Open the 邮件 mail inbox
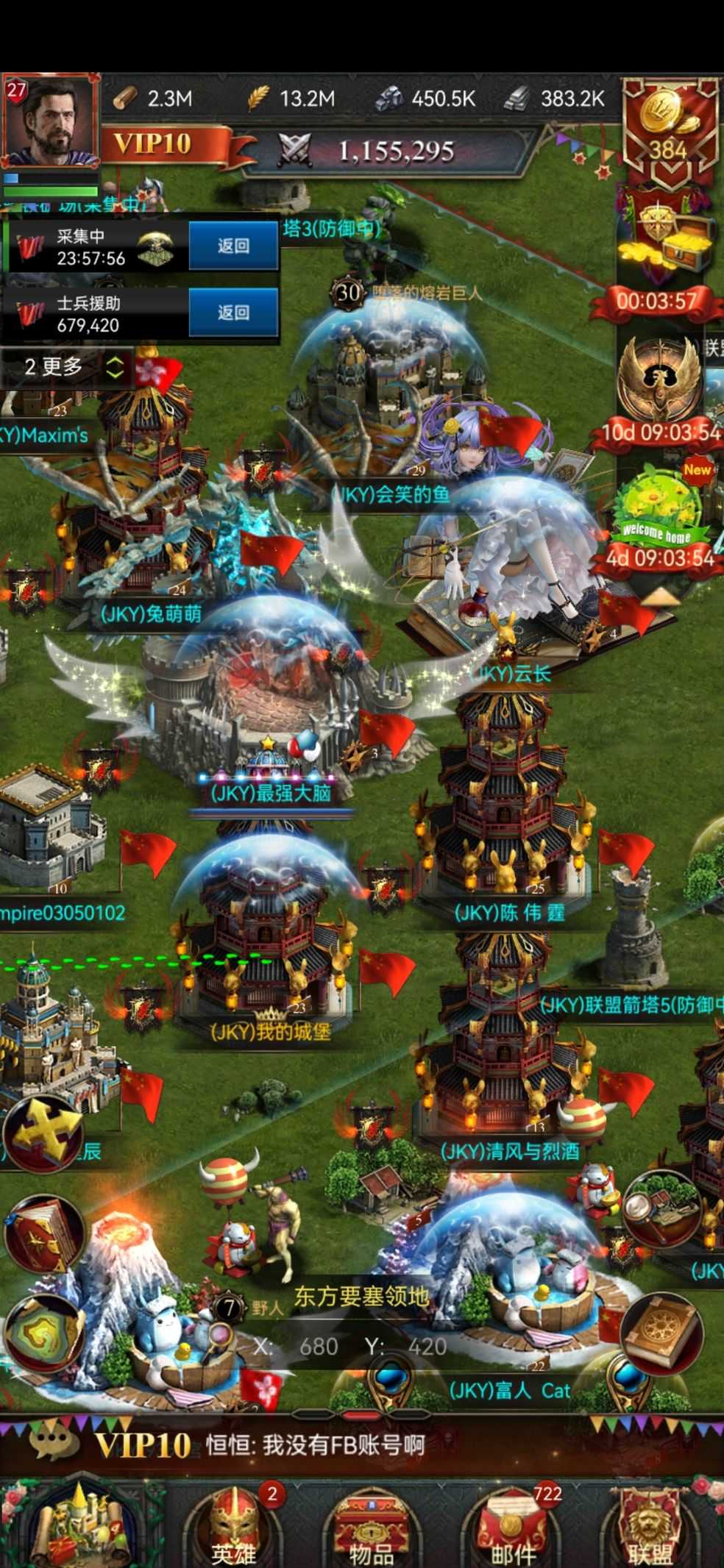 pos(513,1528)
